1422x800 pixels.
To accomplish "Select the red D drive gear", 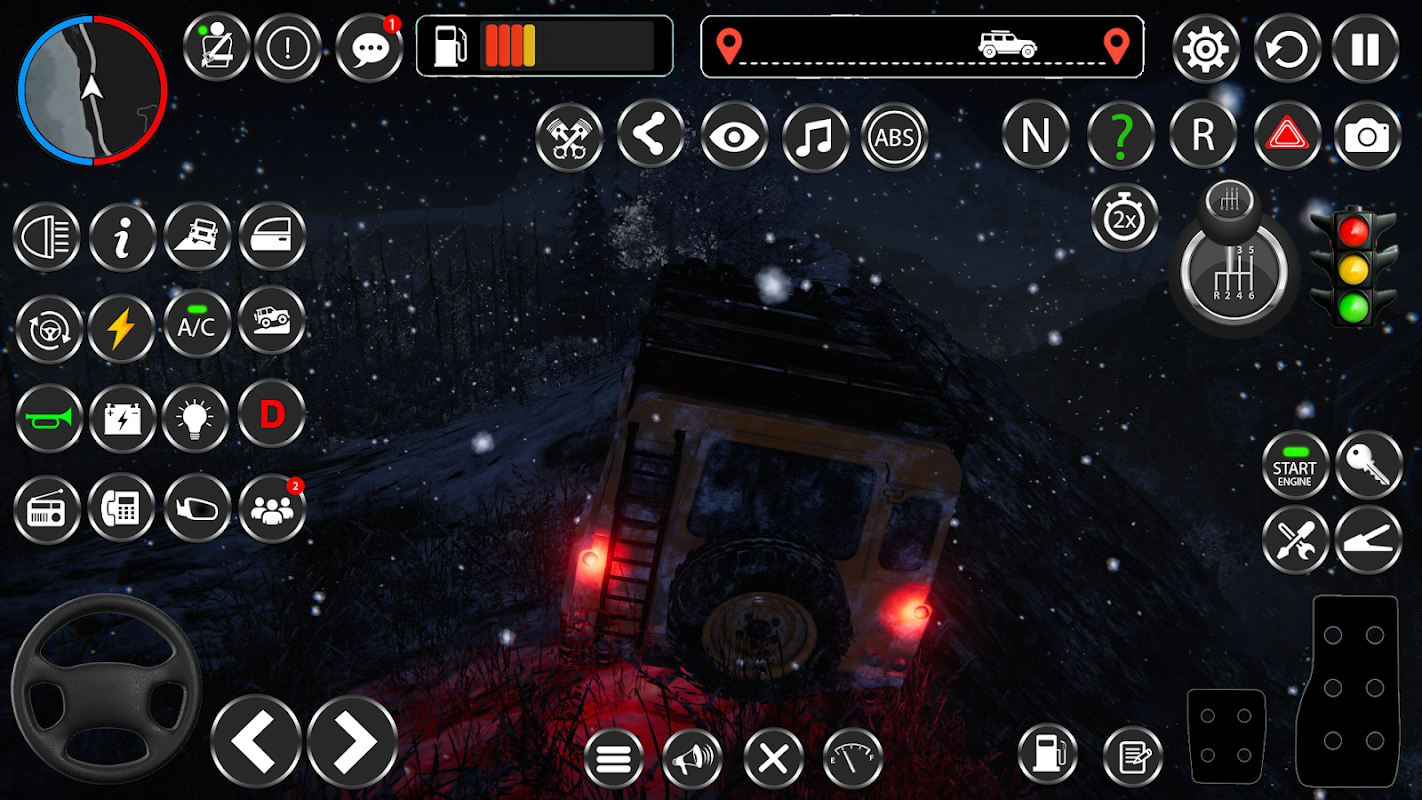I will (x=272, y=414).
